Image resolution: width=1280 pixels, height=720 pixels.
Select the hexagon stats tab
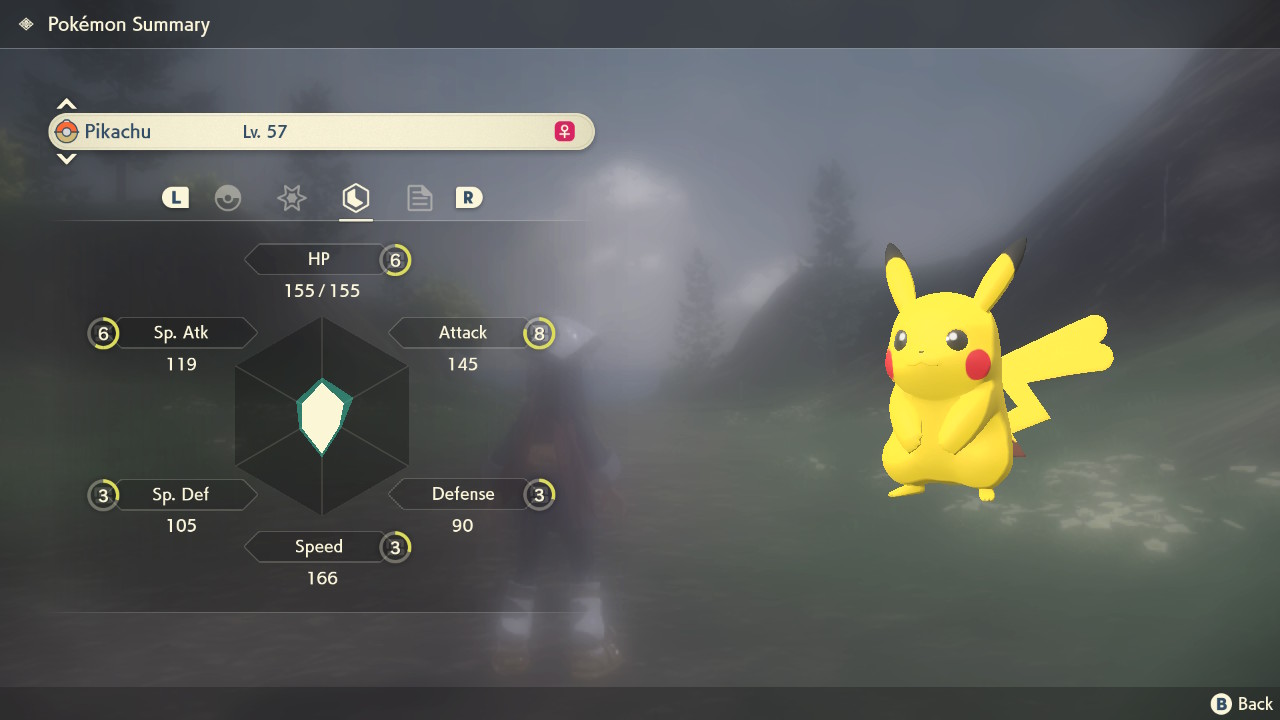tap(355, 198)
